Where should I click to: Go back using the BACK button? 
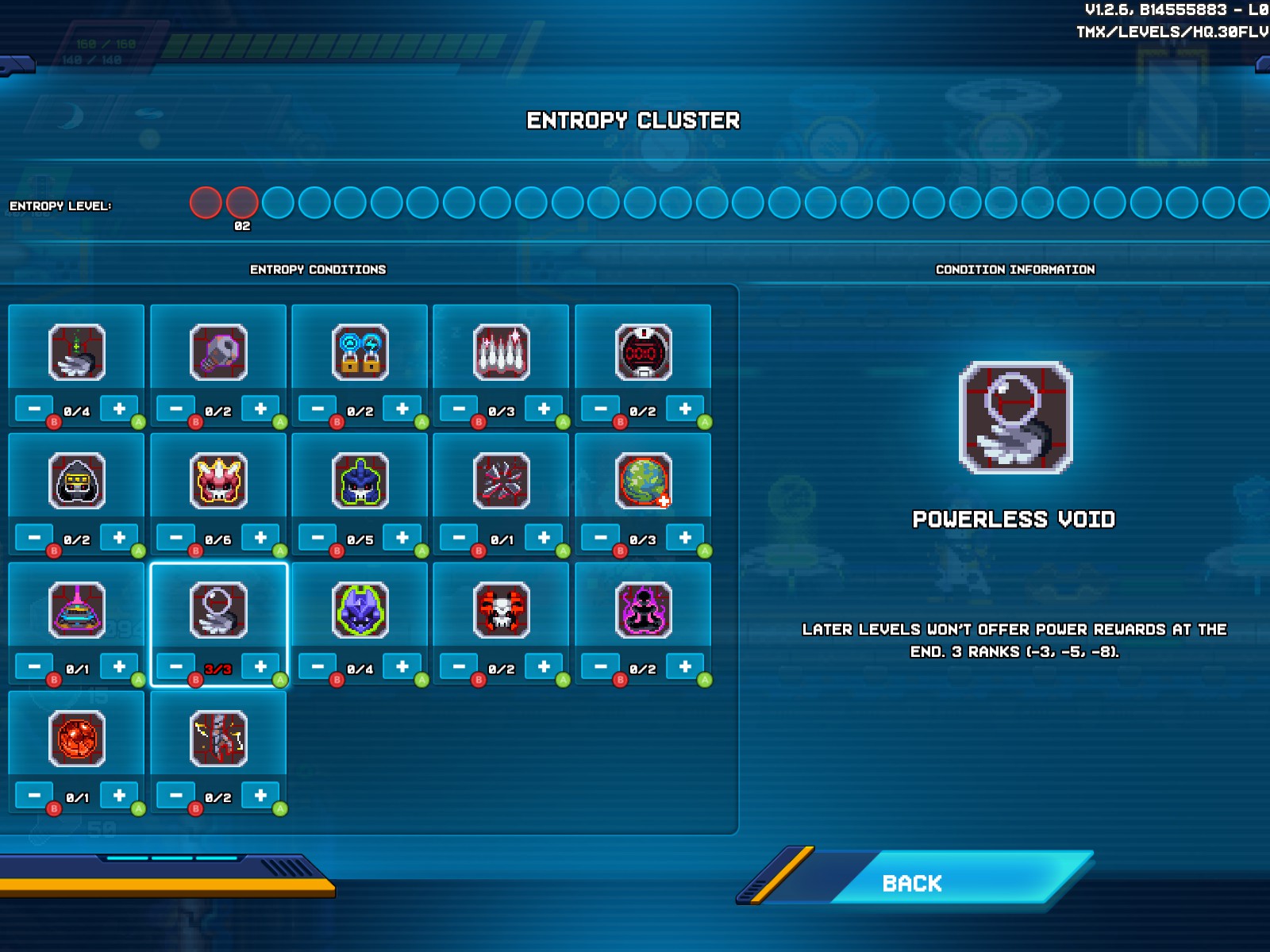913,883
